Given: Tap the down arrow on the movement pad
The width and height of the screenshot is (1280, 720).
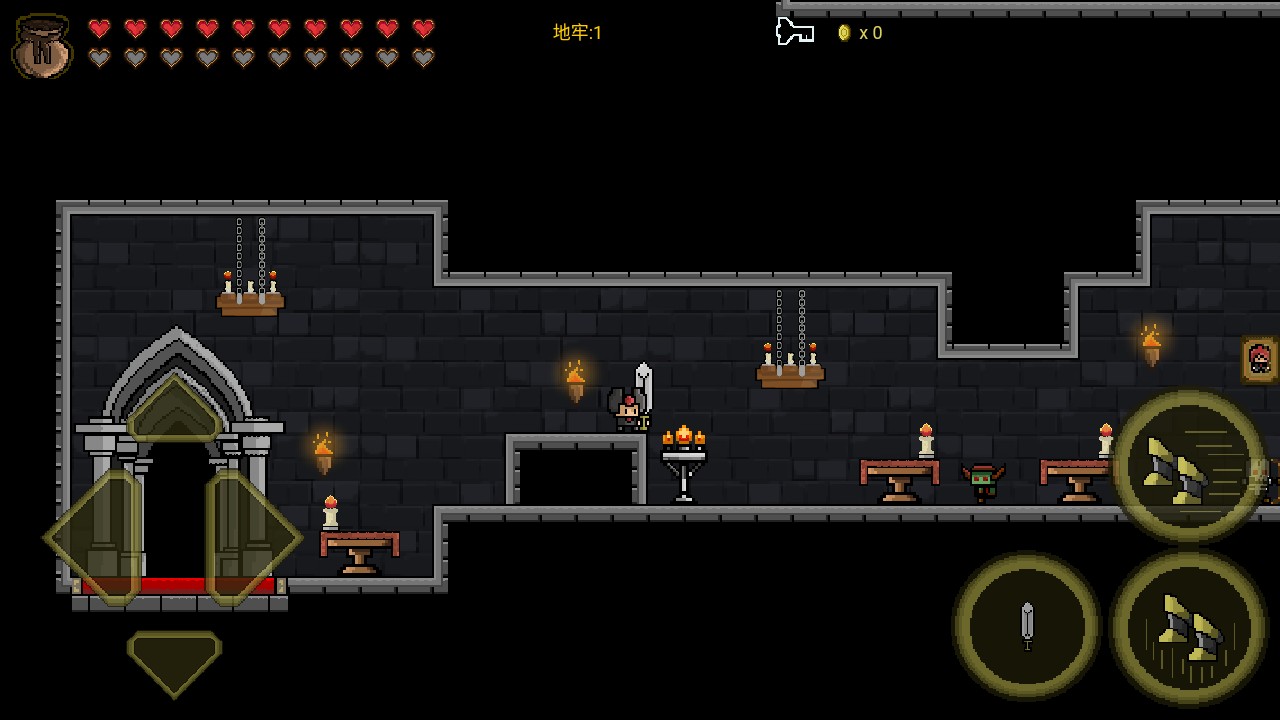Looking at the screenshot, I should coord(174,660).
